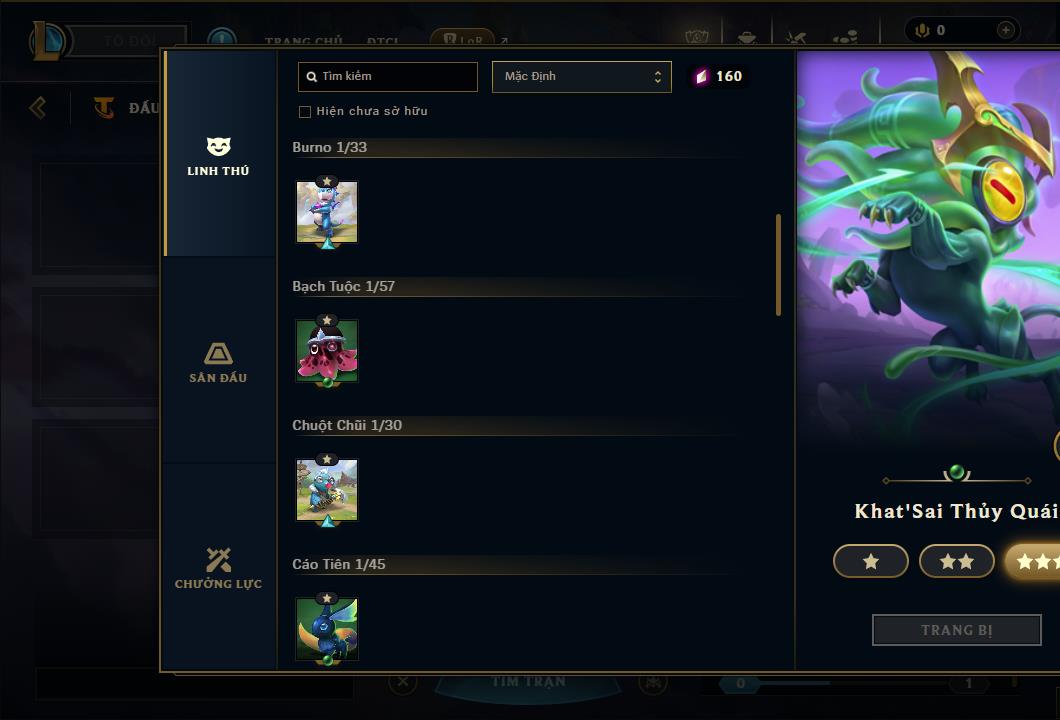Screen dimensions: 1060x720
Task: Toggle the Hiện chưa sở hữu checkbox
Action: pos(305,112)
